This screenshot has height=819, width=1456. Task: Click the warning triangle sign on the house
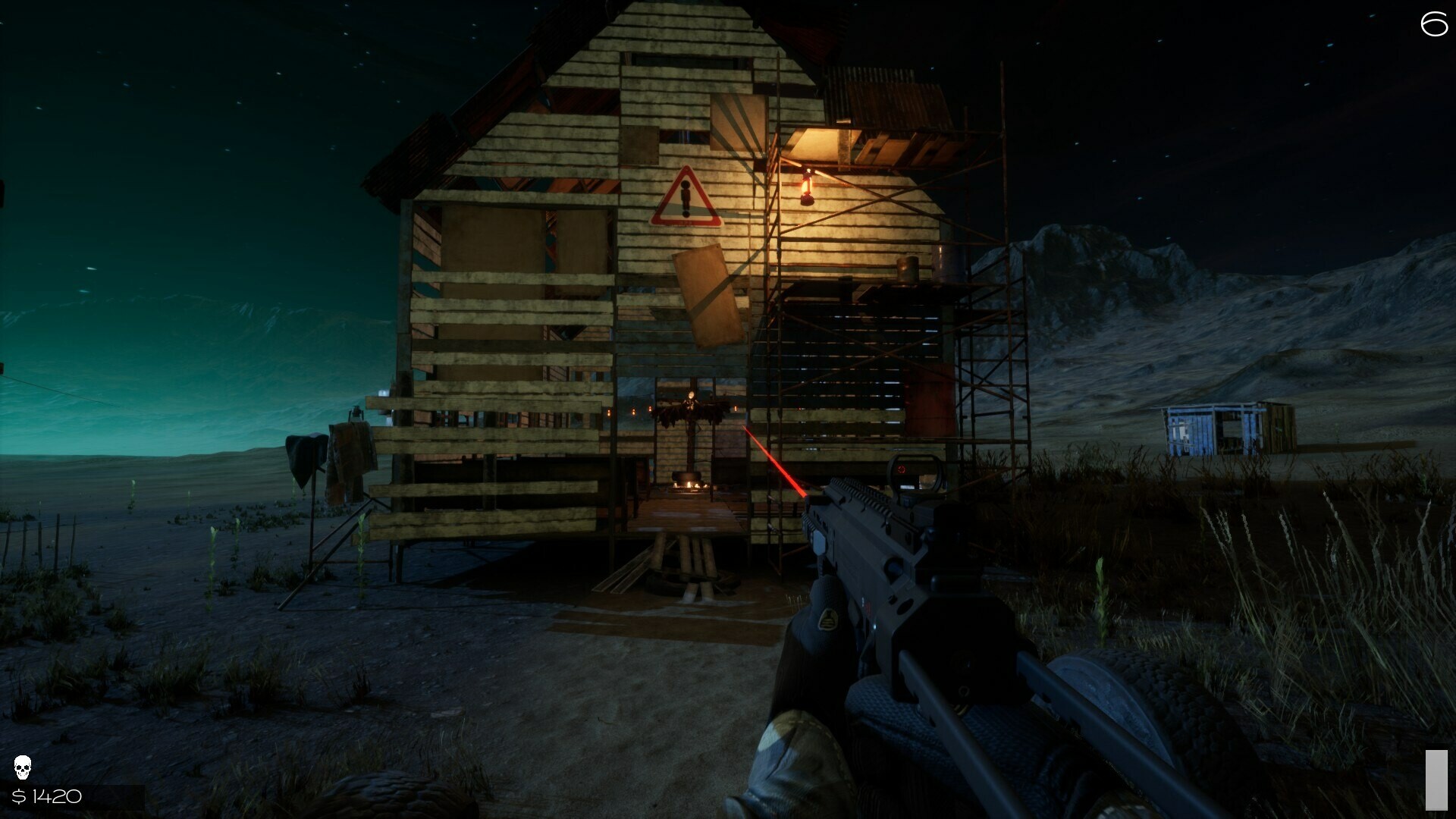pos(685,198)
